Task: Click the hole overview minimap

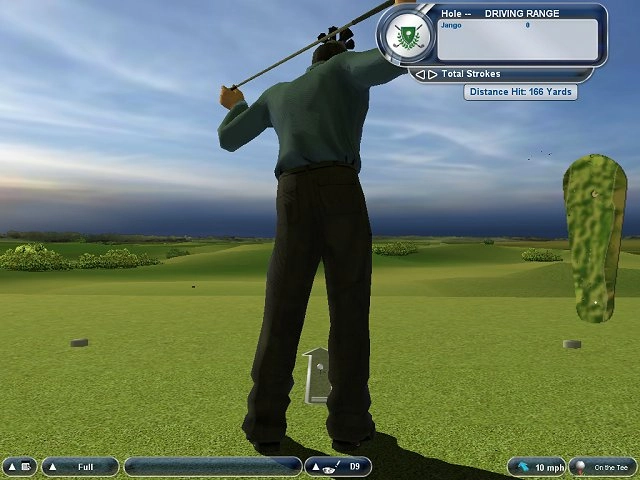Action: 594,238
